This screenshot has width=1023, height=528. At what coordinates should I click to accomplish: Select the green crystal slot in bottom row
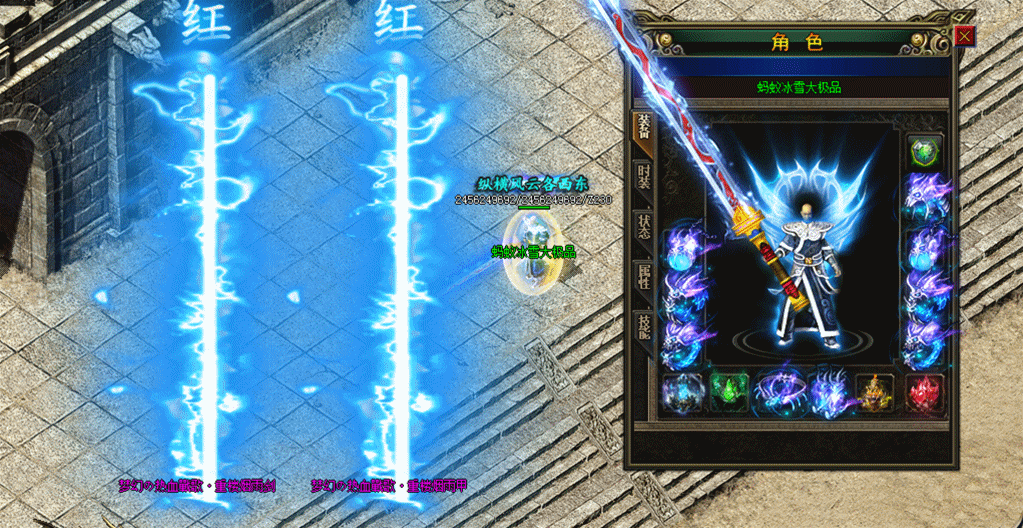729,392
